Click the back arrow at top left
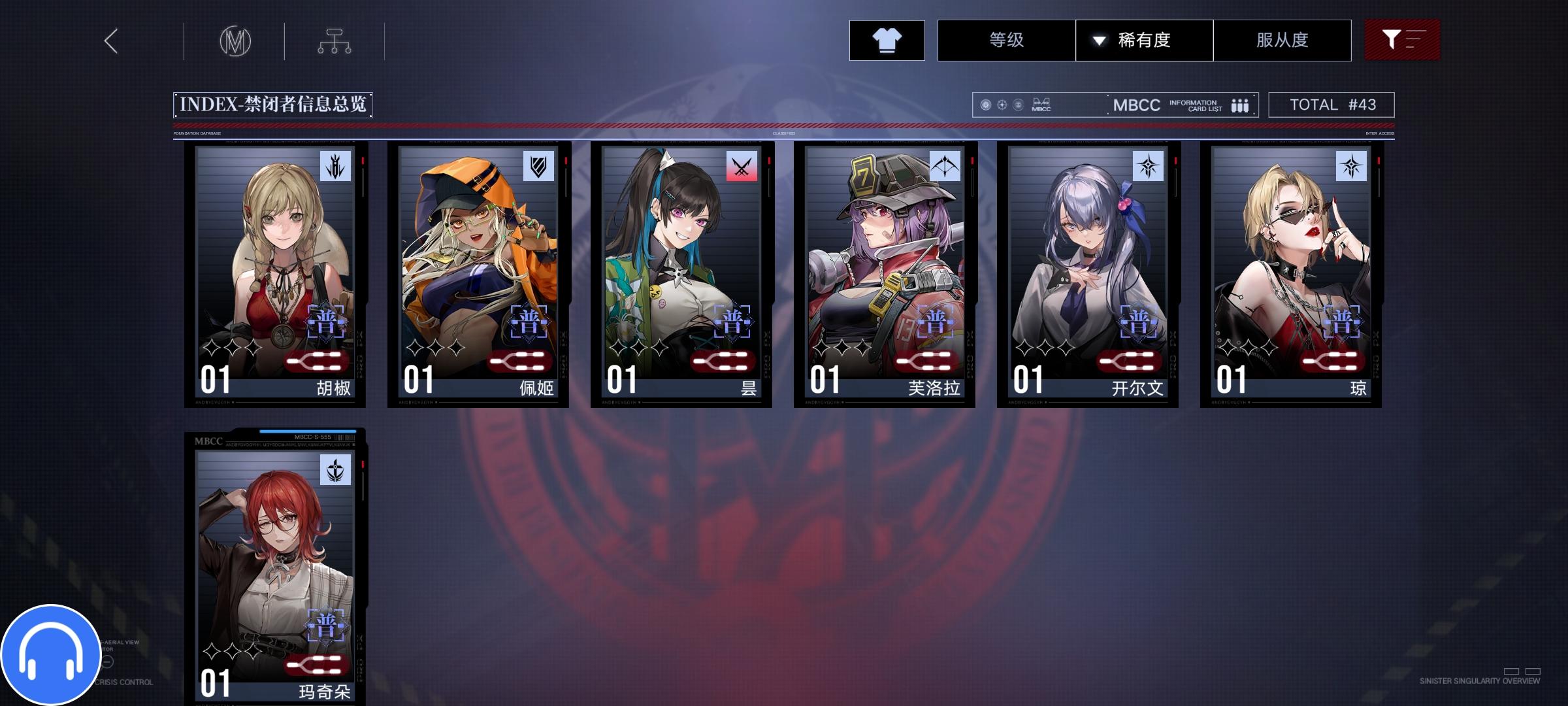 coord(111,41)
